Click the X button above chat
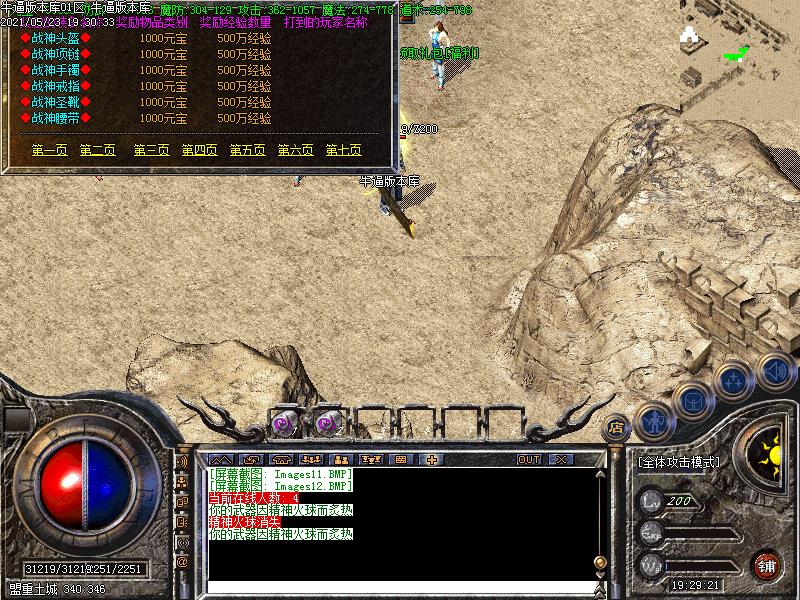800x600 pixels. tap(560, 459)
